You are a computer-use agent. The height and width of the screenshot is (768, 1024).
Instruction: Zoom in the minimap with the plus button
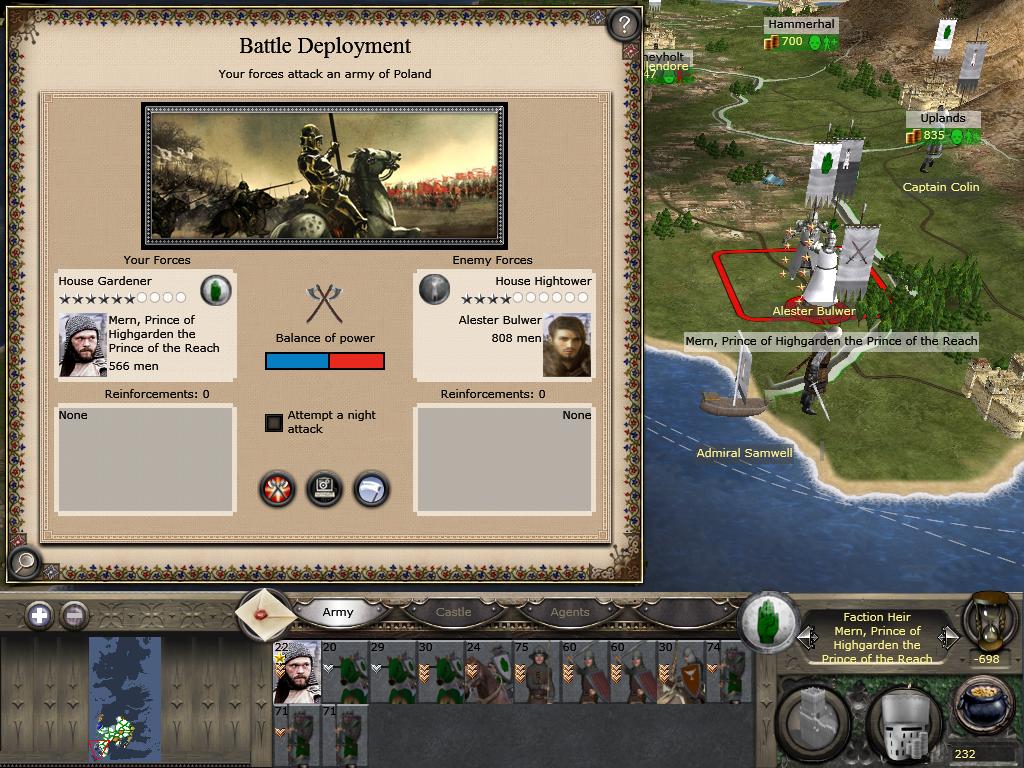(x=39, y=615)
